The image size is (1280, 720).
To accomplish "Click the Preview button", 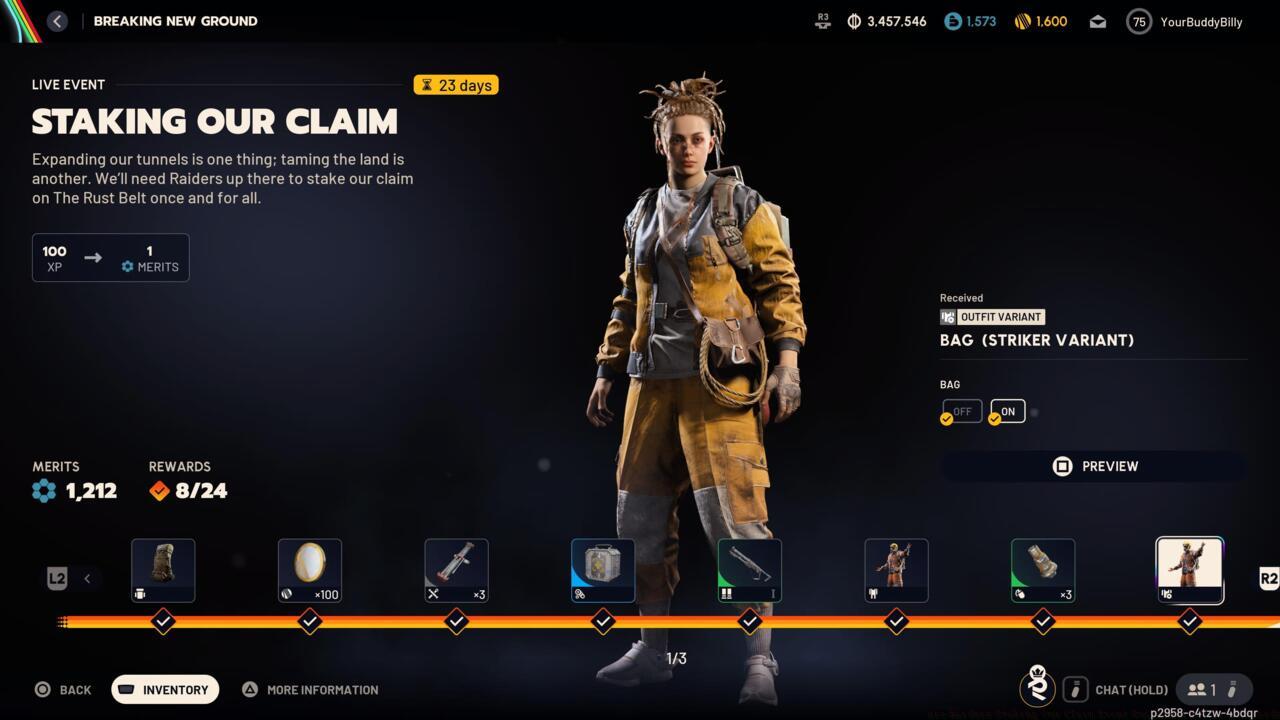I will click(x=1093, y=466).
